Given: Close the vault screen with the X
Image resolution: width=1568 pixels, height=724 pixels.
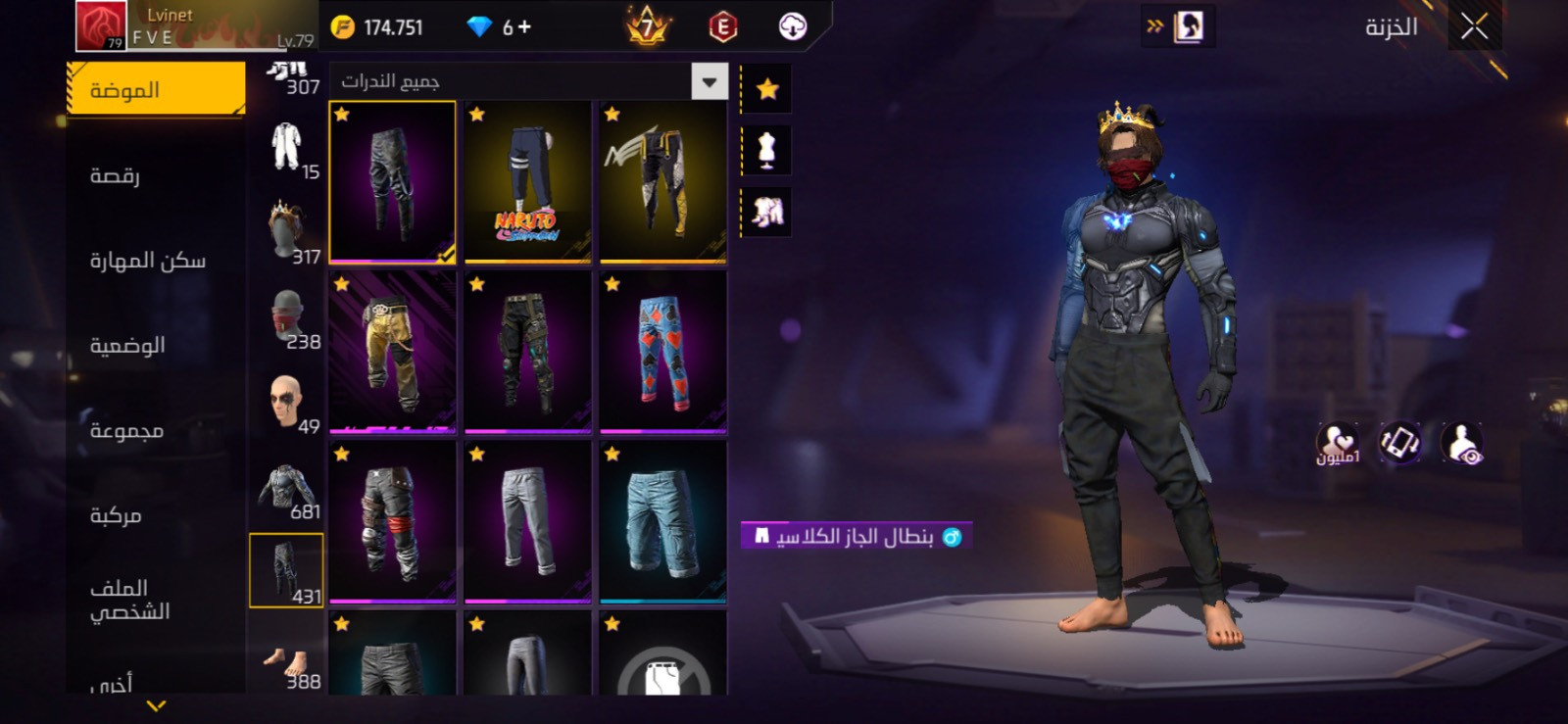Looking at the screenshot, I should pos(1474,27).
